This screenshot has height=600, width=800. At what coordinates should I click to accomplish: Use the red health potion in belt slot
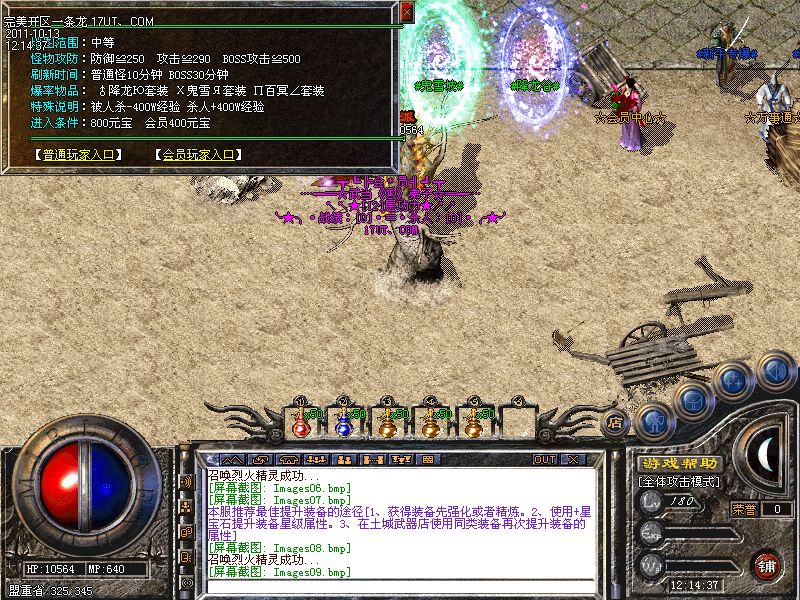pos(300,423)
